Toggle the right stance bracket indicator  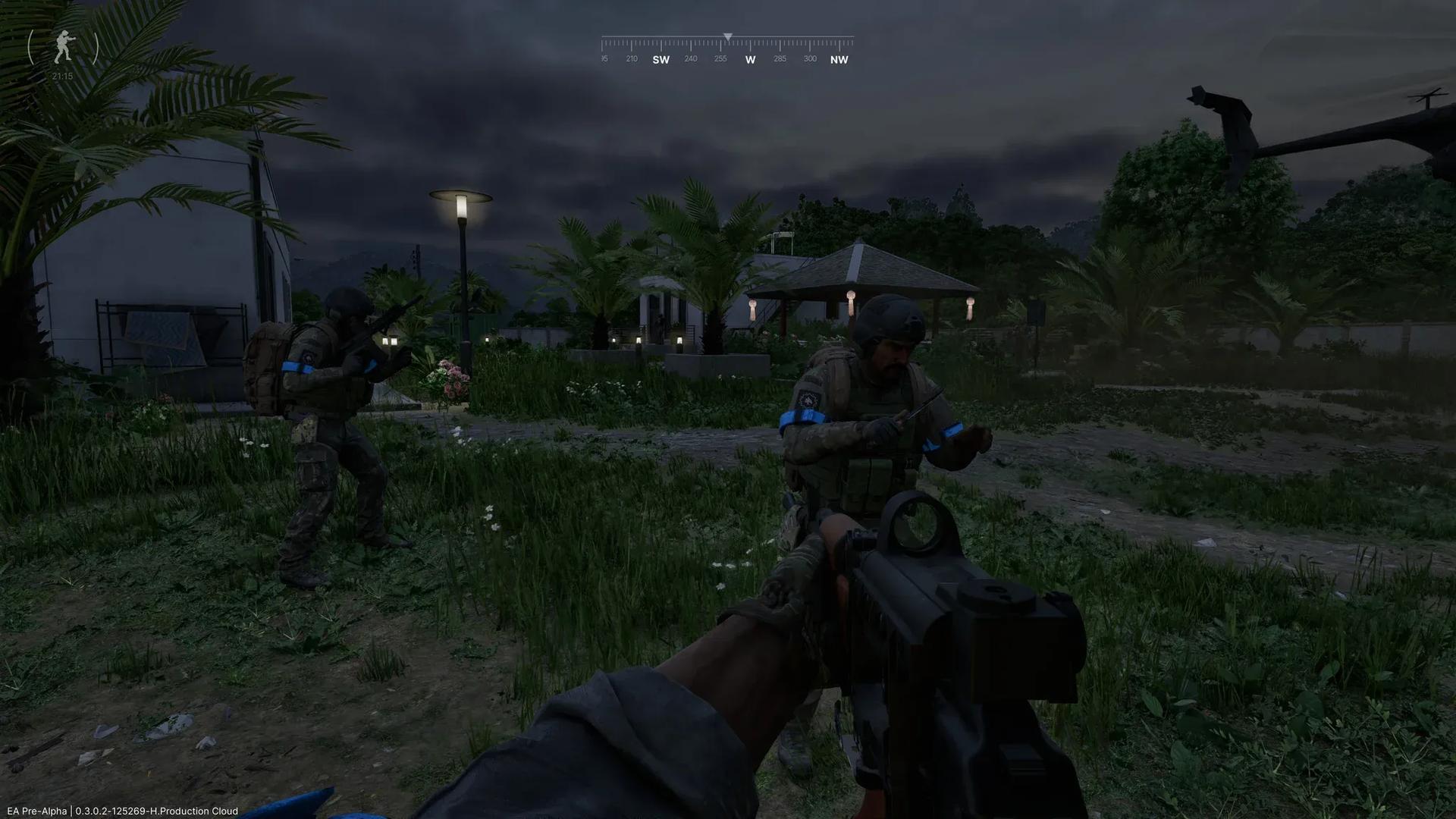pyautogui.click(x=95, y=47)
